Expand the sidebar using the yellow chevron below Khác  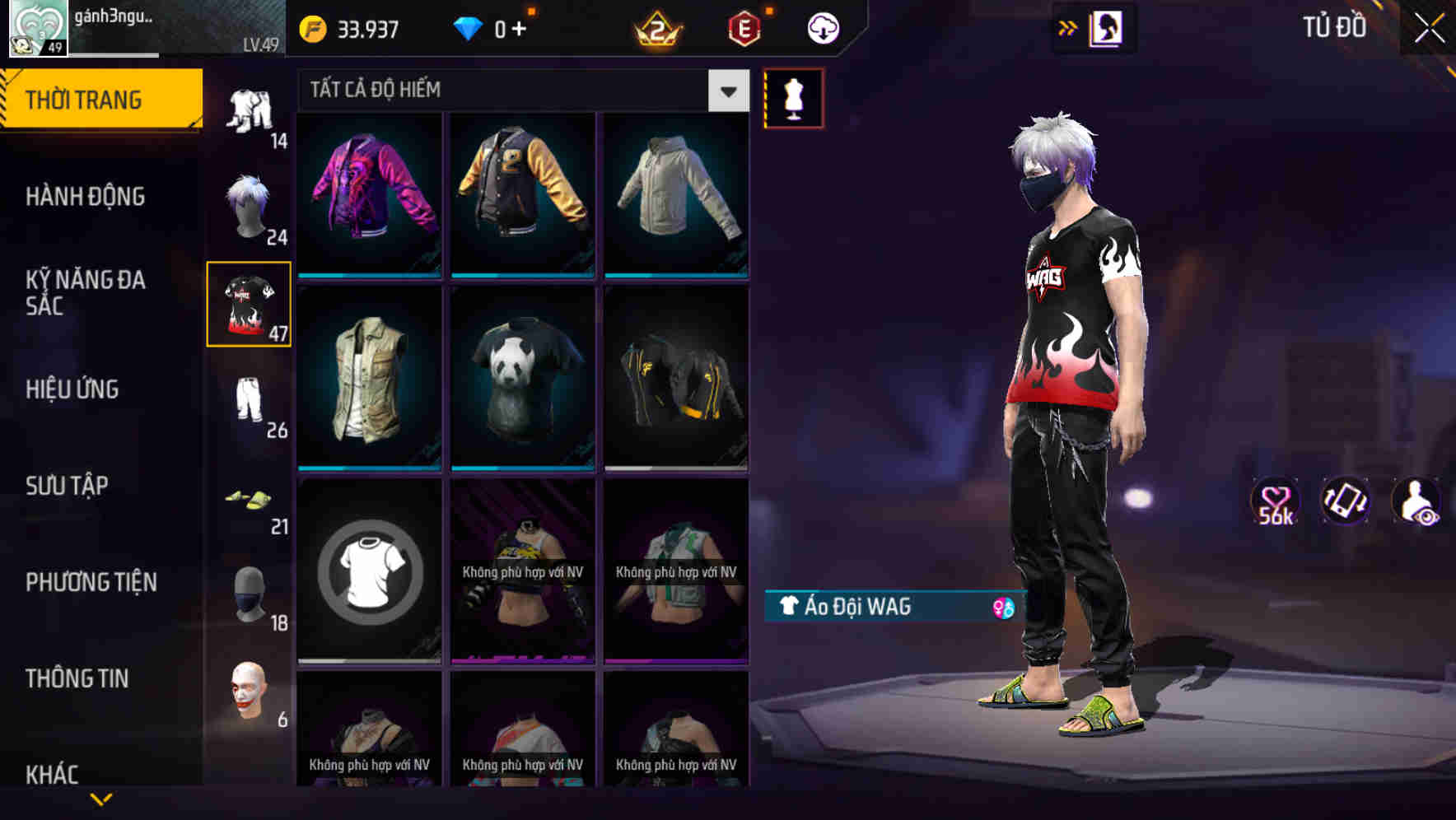pos(102,799)
